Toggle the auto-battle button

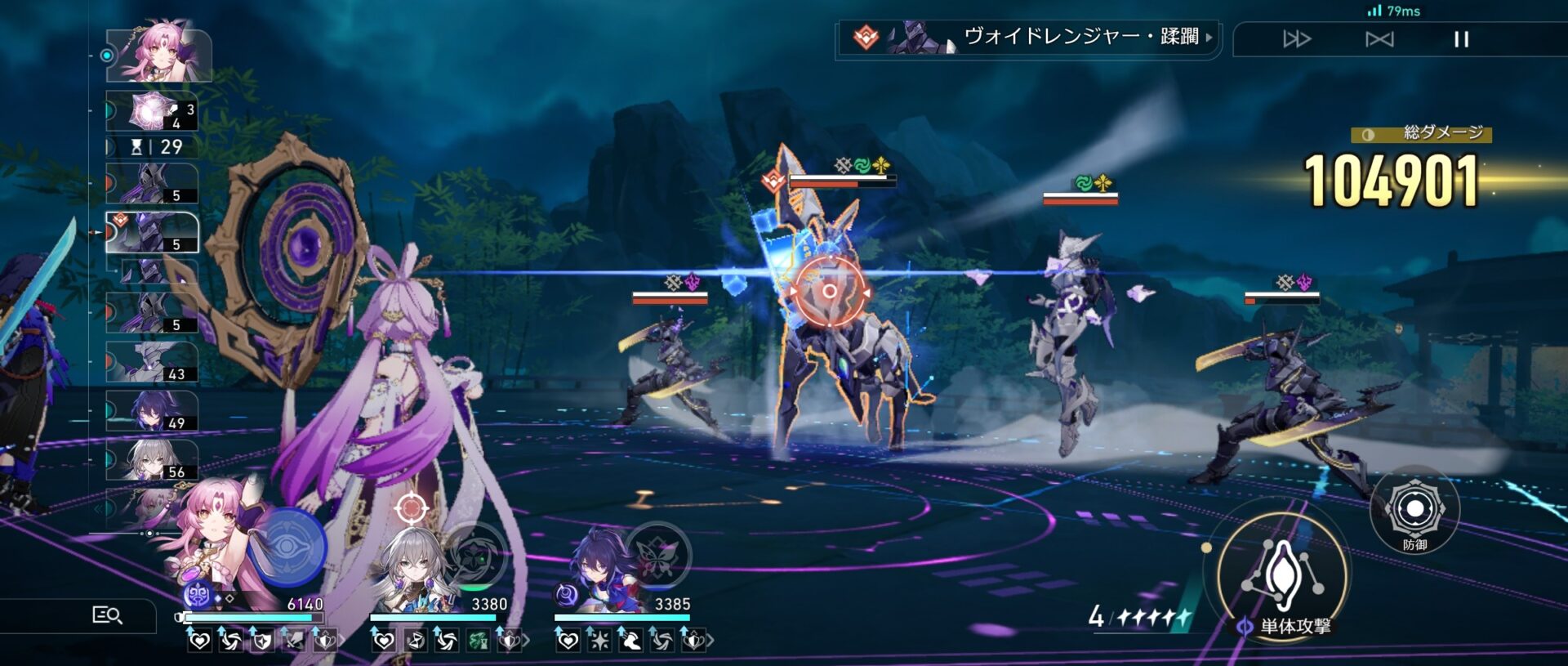click(x=1379, y=39)
